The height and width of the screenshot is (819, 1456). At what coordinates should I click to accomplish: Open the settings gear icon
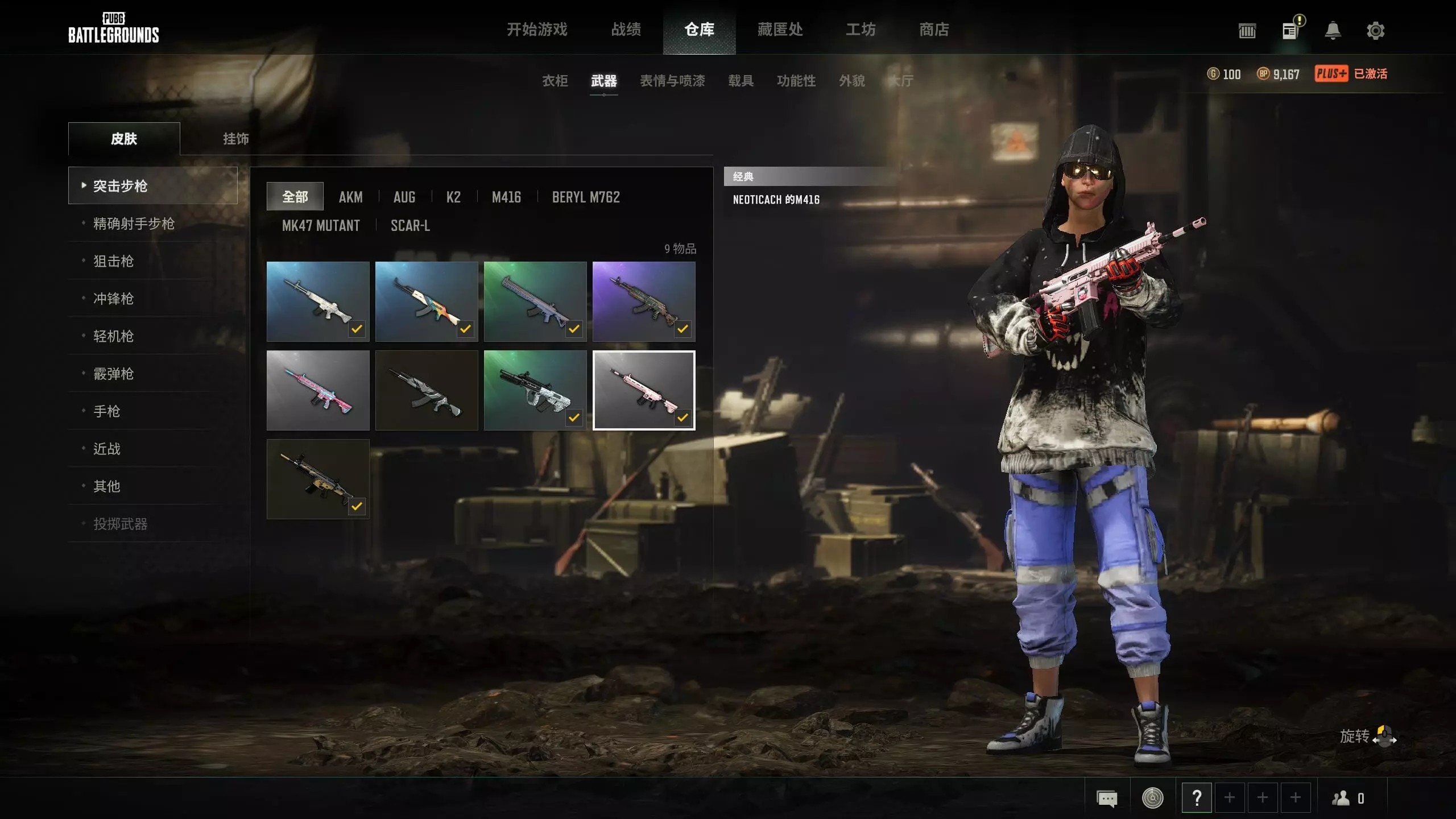[1375, 31]
